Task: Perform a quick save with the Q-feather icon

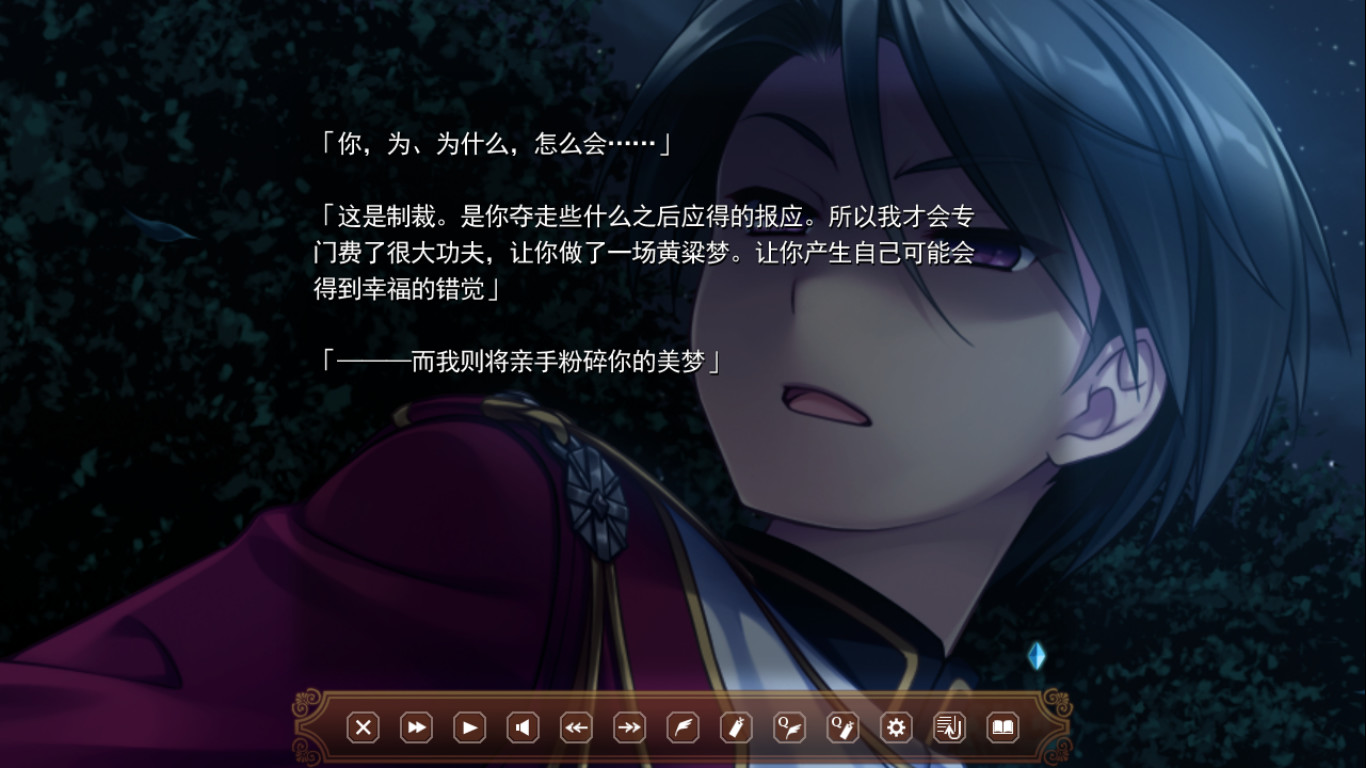Action: click(790, 728)
